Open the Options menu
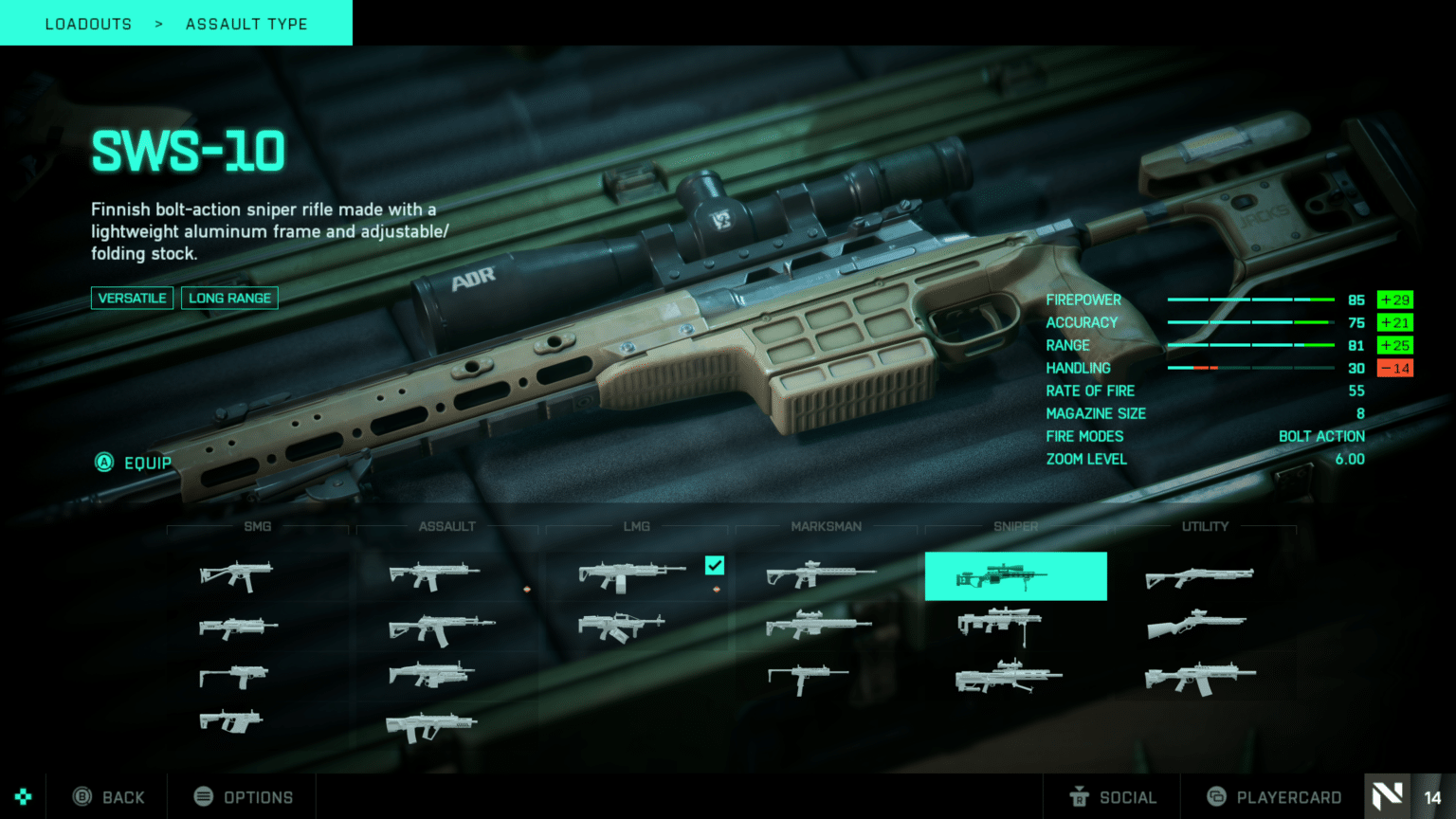 click(244, 797)
